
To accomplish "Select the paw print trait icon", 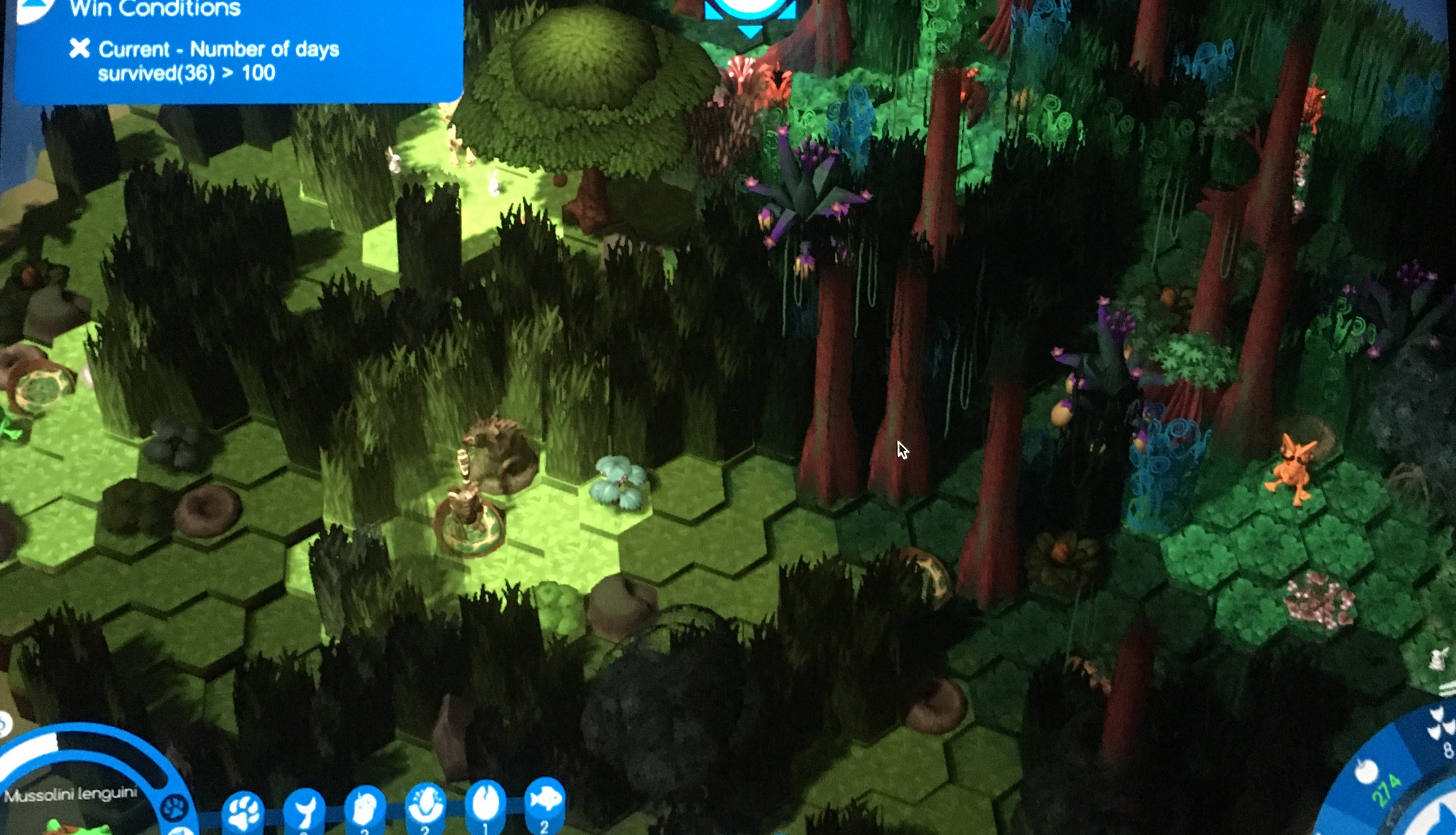I will click(x=243, y=812).
